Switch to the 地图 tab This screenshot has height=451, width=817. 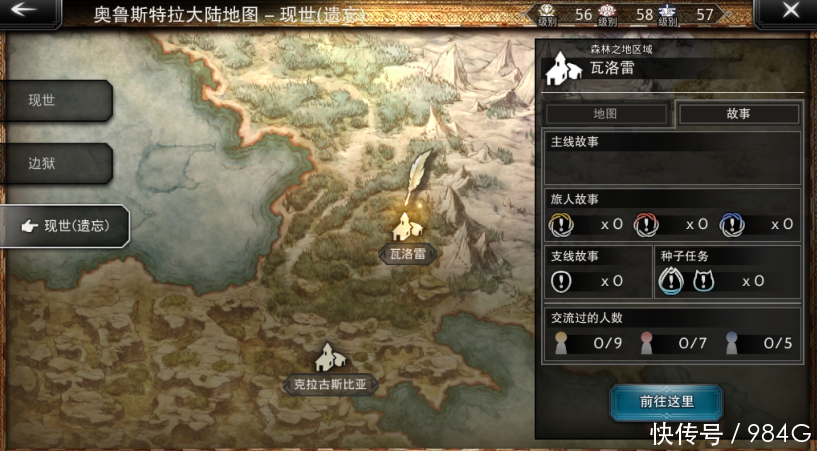pyautogui.click(x=606, y=113)
